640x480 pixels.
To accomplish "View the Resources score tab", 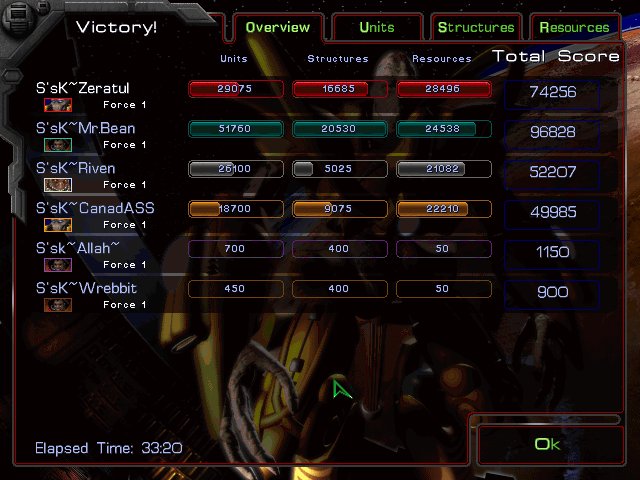I will pos(573,27).
